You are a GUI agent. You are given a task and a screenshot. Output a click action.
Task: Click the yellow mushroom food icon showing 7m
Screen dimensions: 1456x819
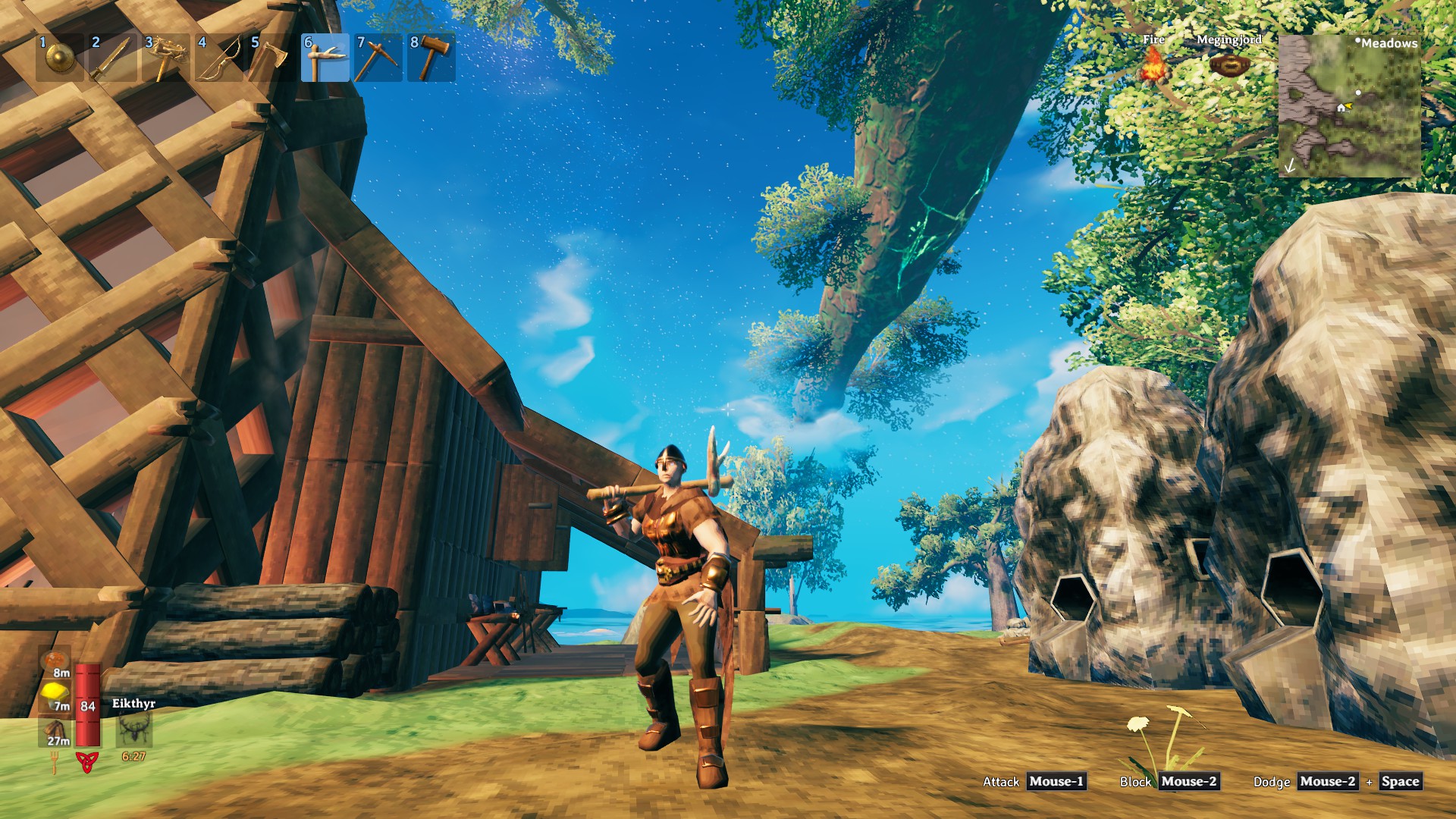coord(55,694)
